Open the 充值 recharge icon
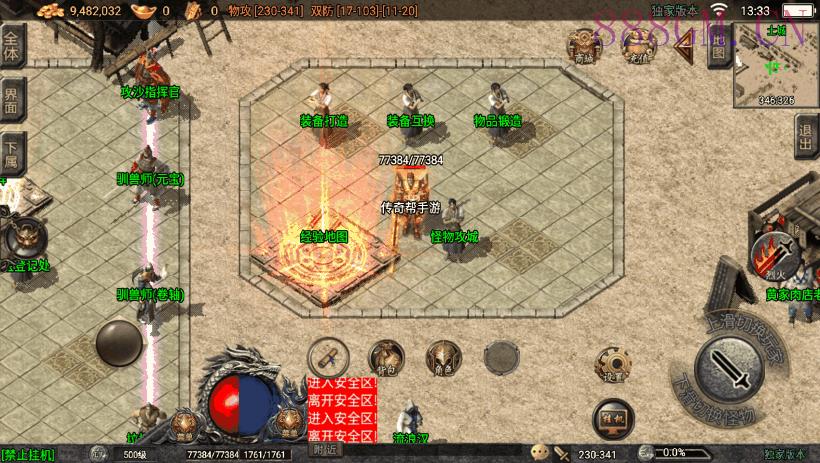 click(x=635, y=46)
